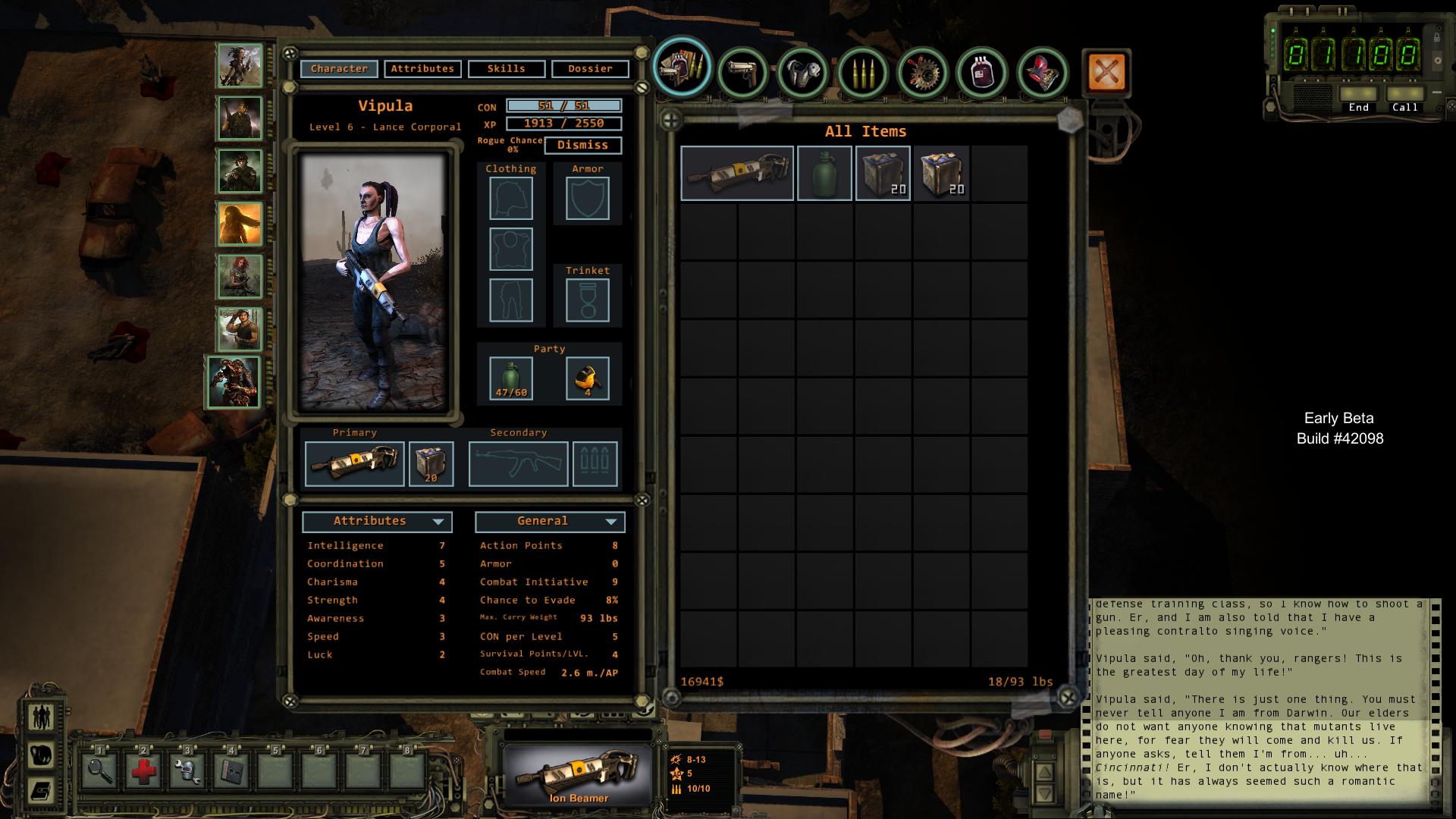Image resolution: width=1456 pixels, height=819 pixels.
Task: Select the bottom party member portrait
Action: click(234, 382)
